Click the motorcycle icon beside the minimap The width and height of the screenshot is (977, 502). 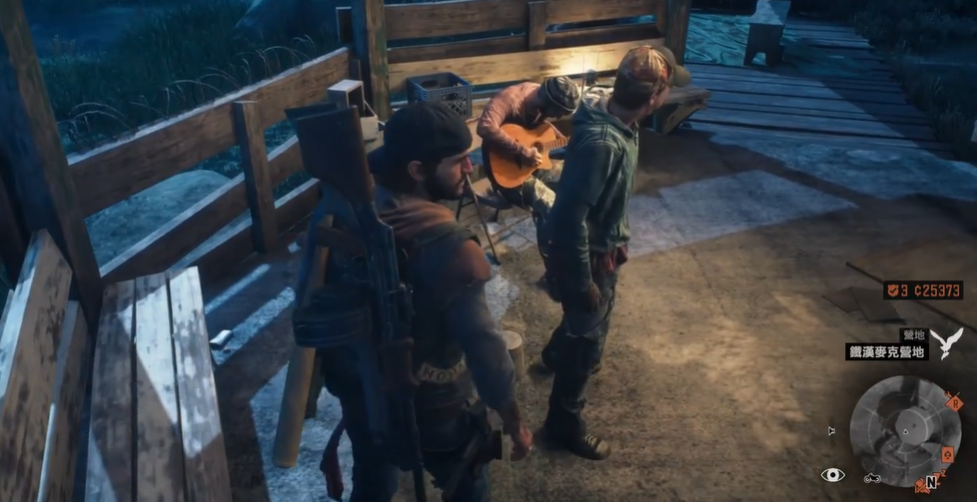point(870,477)
